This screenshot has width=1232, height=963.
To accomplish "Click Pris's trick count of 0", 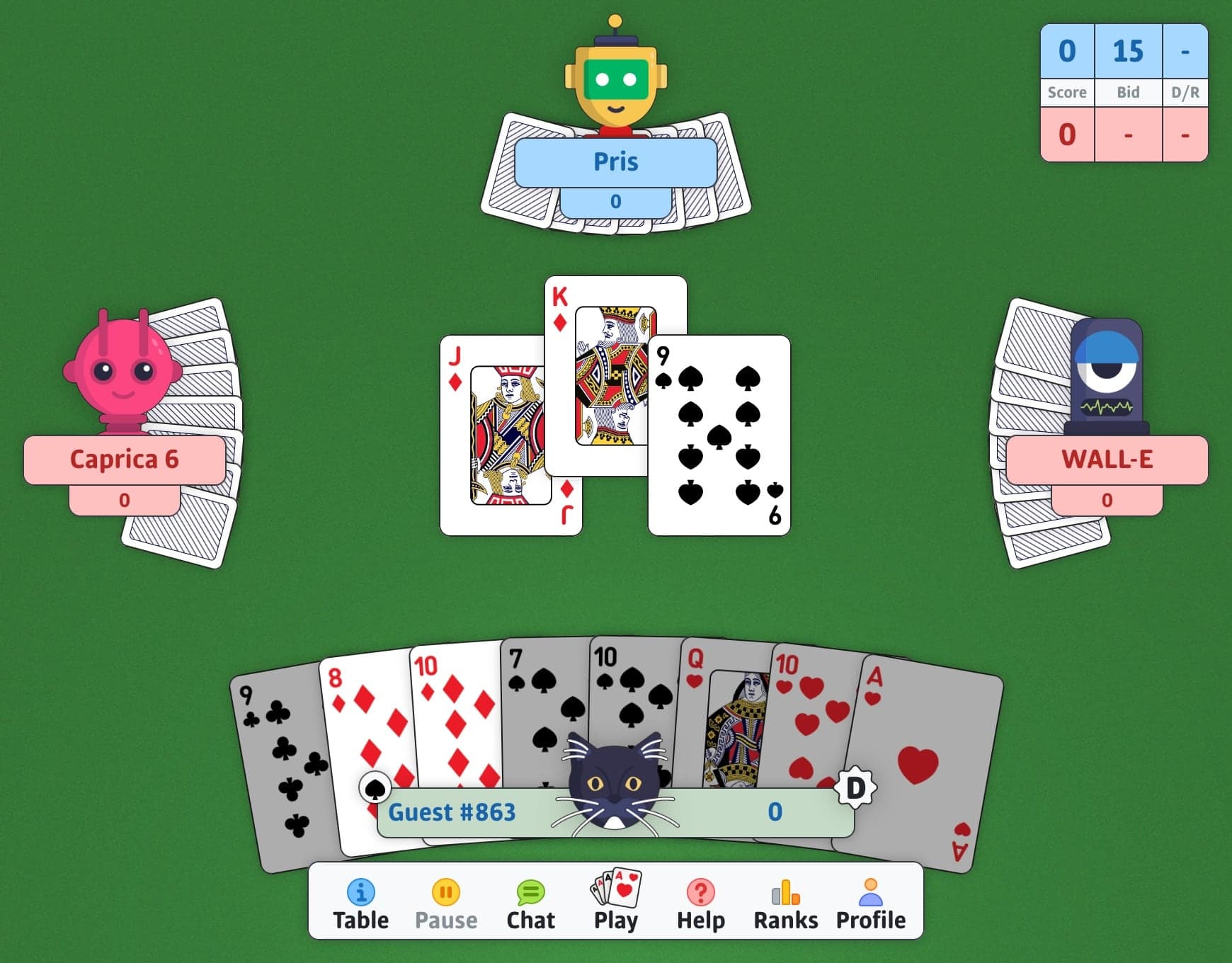I will tap(615, 200).
